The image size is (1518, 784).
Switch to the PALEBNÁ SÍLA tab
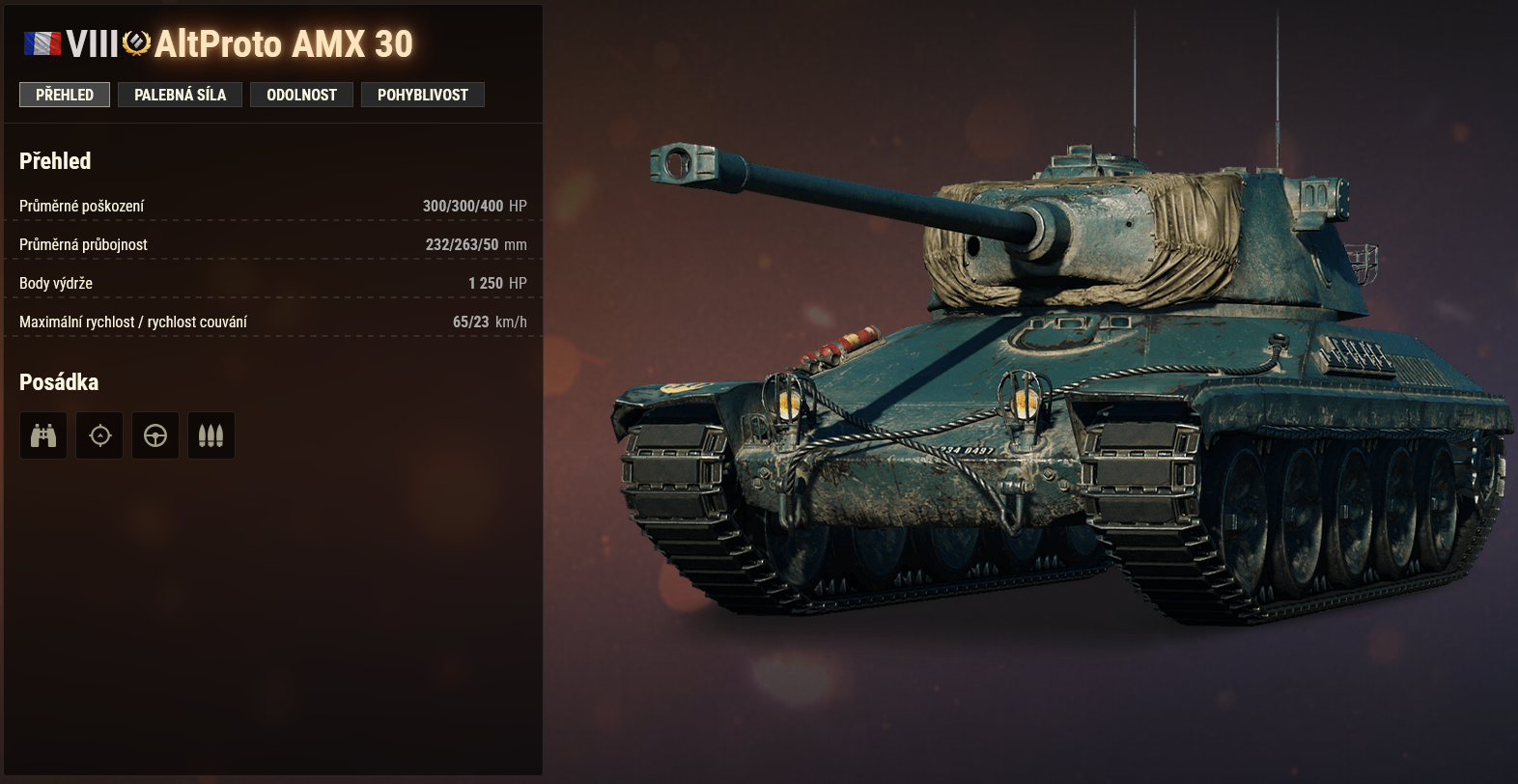click(180, 94)
